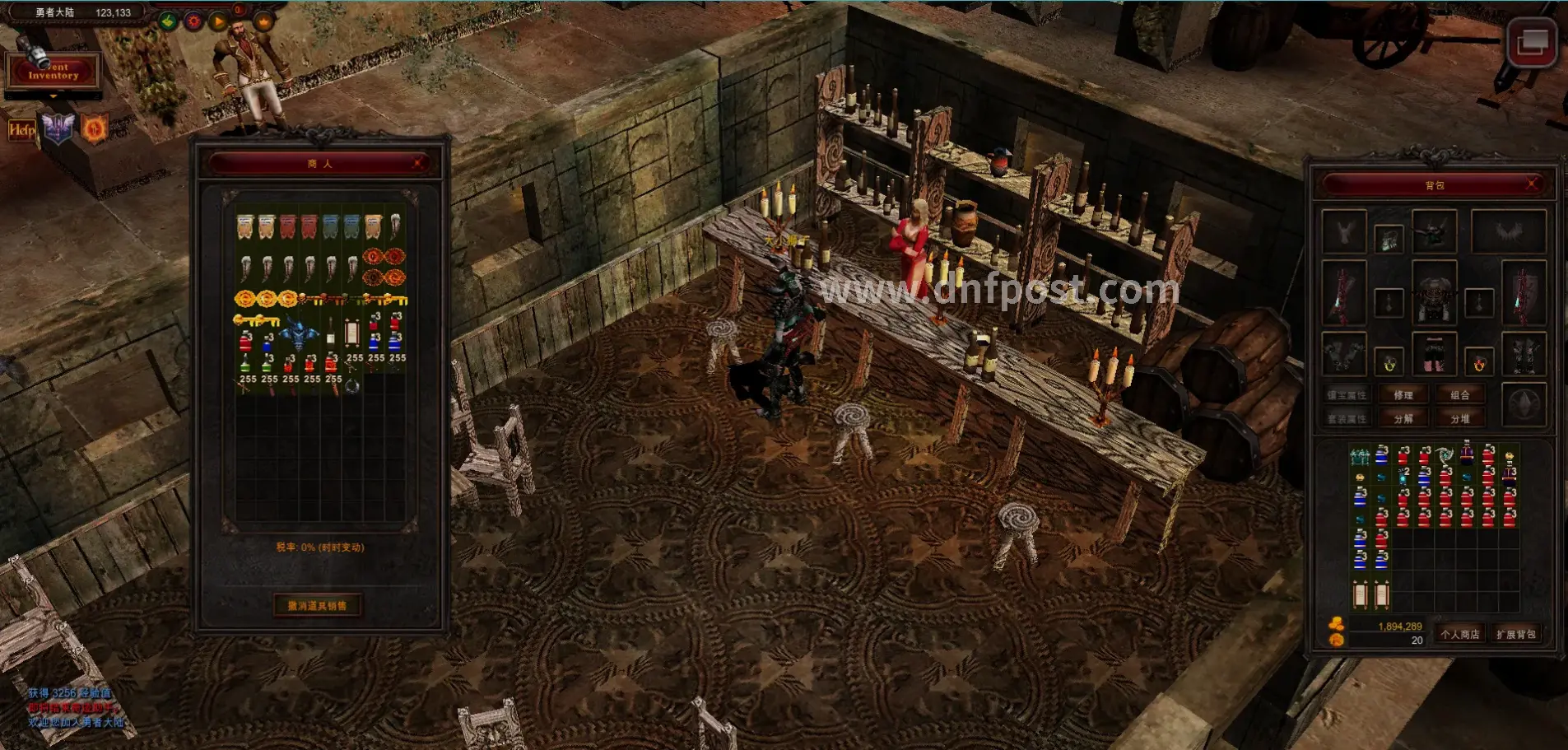Select the blue demon mask shop item
This screenshot has width=1568, height=750.
coord(298,334)
